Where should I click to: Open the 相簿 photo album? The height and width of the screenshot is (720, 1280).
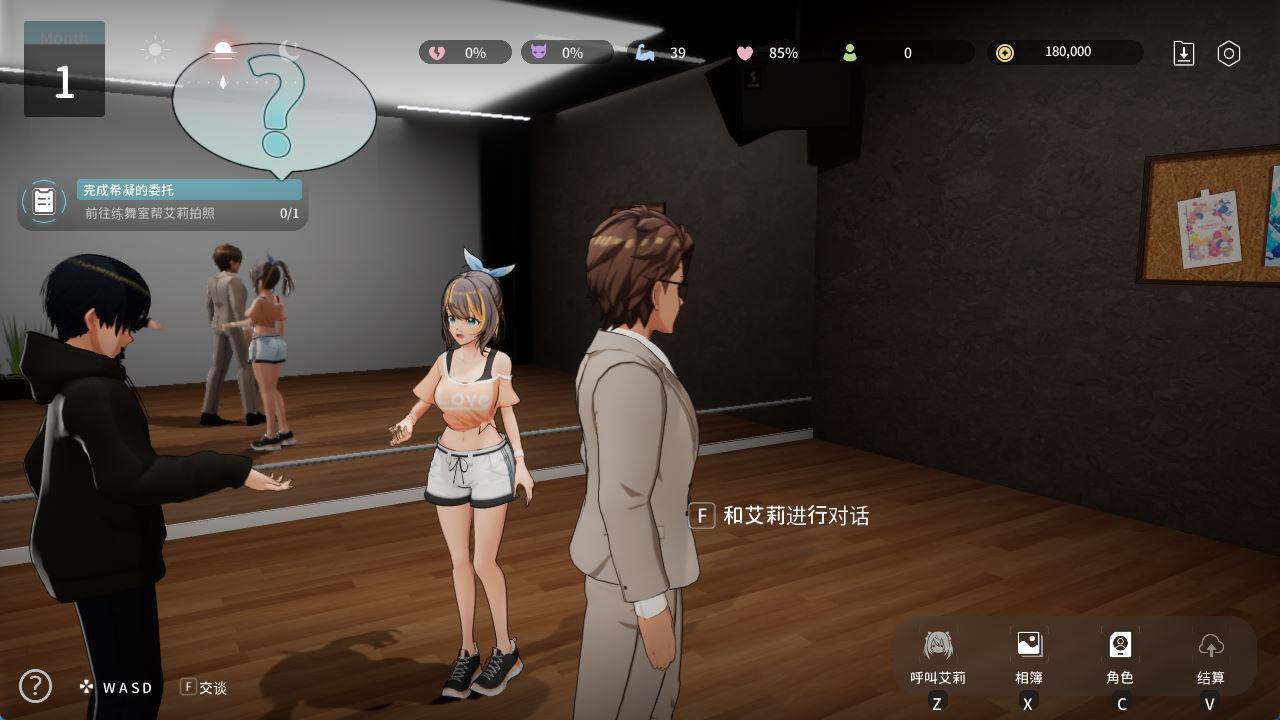(x=1029, y=656)
